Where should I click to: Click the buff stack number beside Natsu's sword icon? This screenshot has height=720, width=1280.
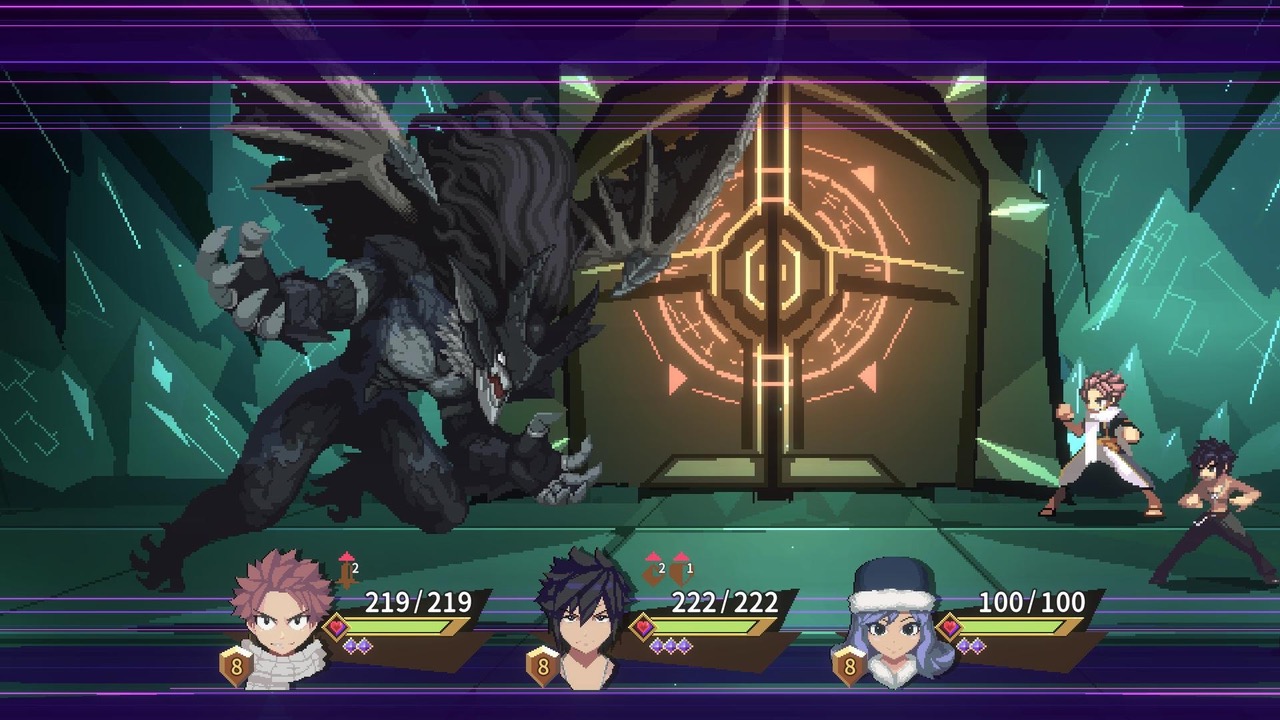pos(354,568)
